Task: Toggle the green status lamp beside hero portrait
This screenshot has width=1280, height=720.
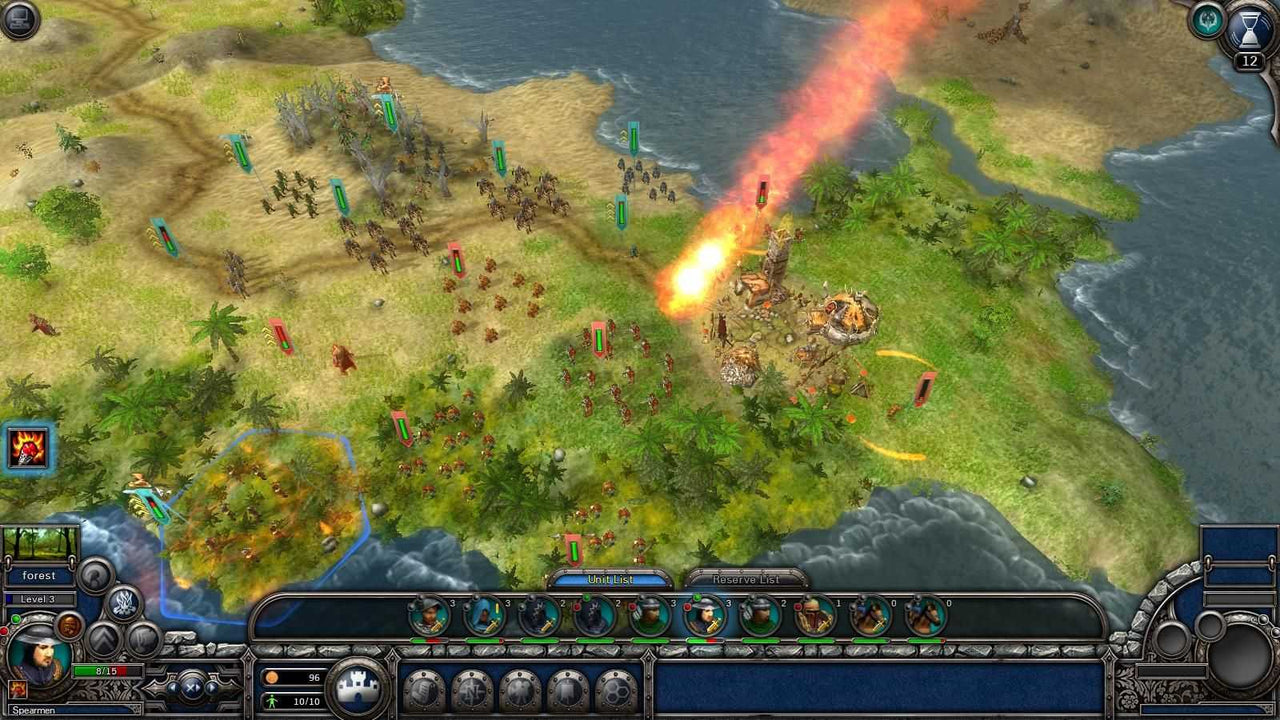Action: point(16,619)
